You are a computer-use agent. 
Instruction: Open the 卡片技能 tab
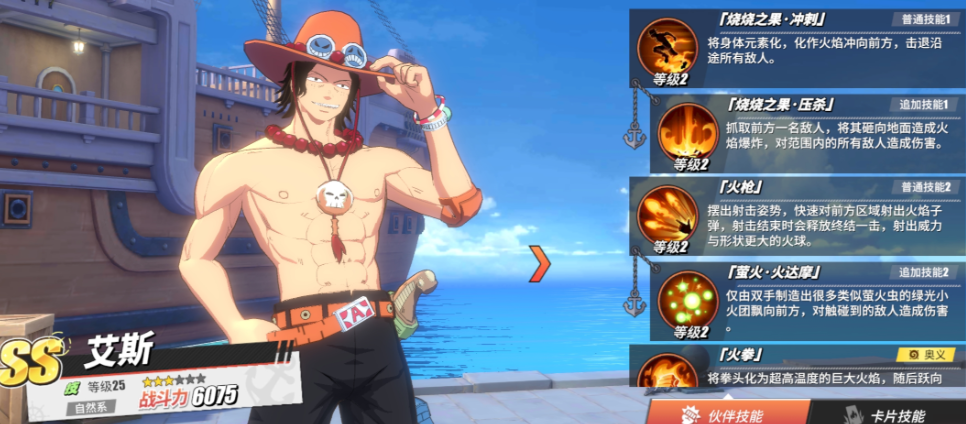coord(886,411)
